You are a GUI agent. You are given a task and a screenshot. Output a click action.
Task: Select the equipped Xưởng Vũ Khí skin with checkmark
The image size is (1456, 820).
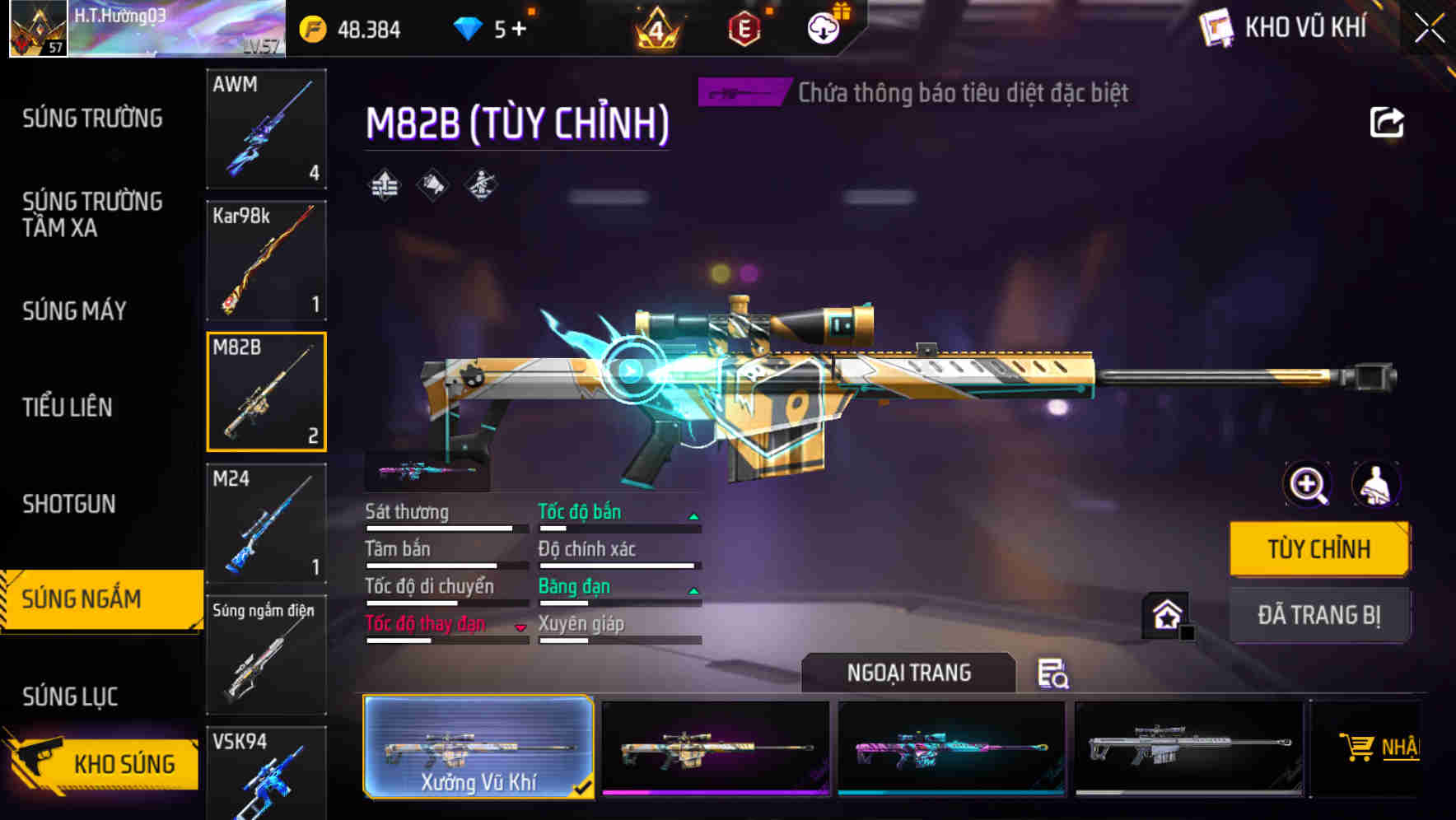(478, 748)
